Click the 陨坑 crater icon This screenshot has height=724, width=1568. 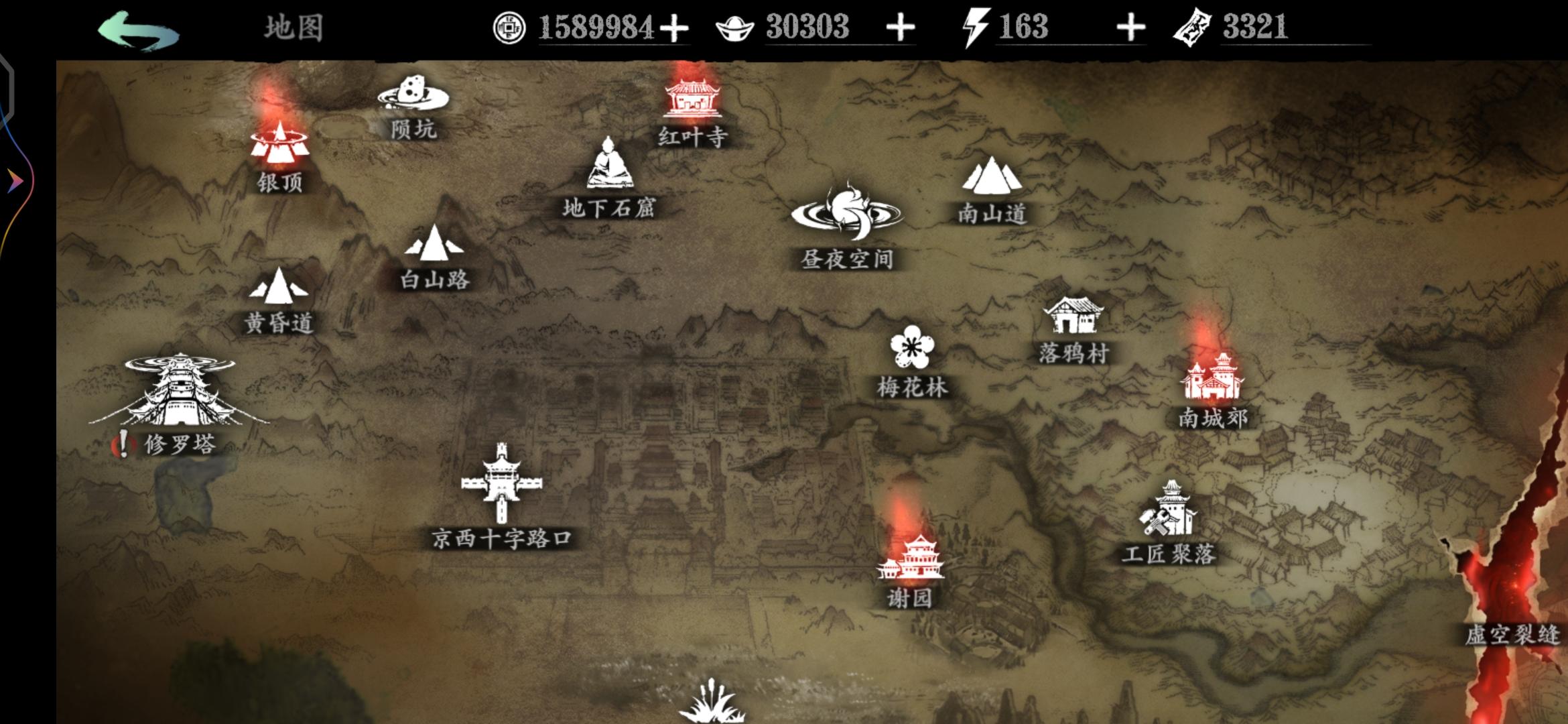click(411, 97)
